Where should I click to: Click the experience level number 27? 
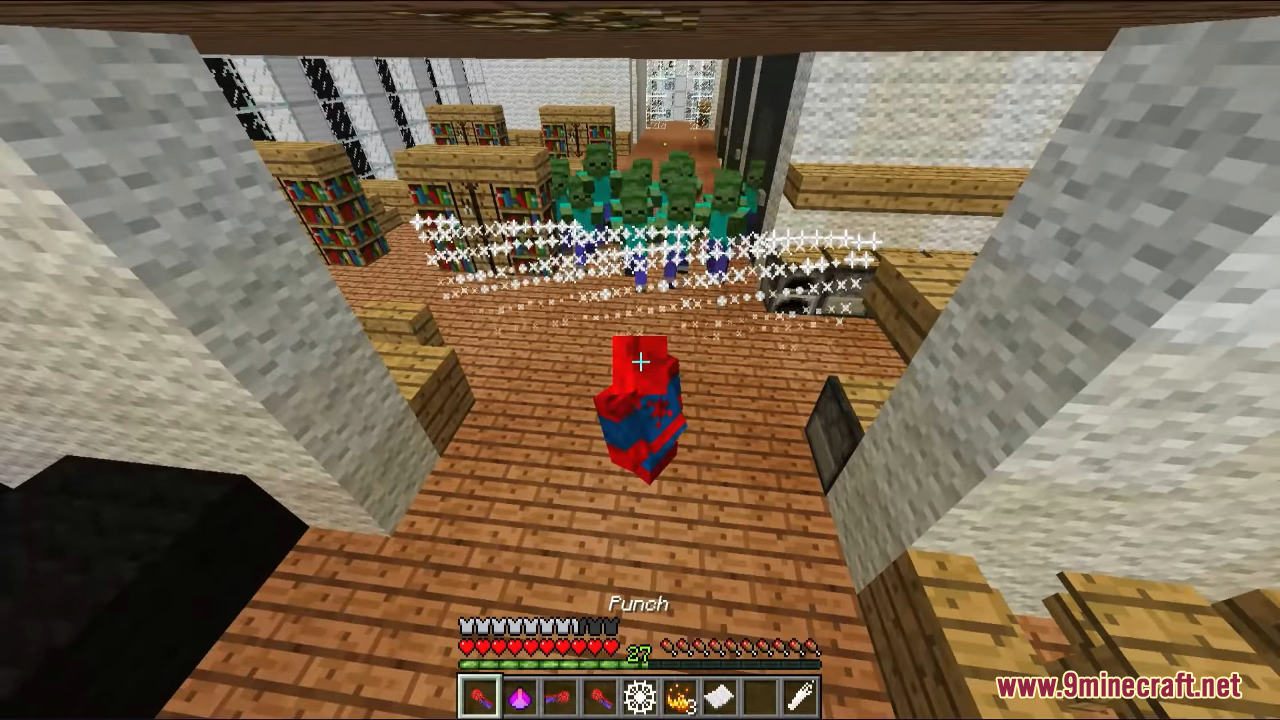click(x=638, y=652)
